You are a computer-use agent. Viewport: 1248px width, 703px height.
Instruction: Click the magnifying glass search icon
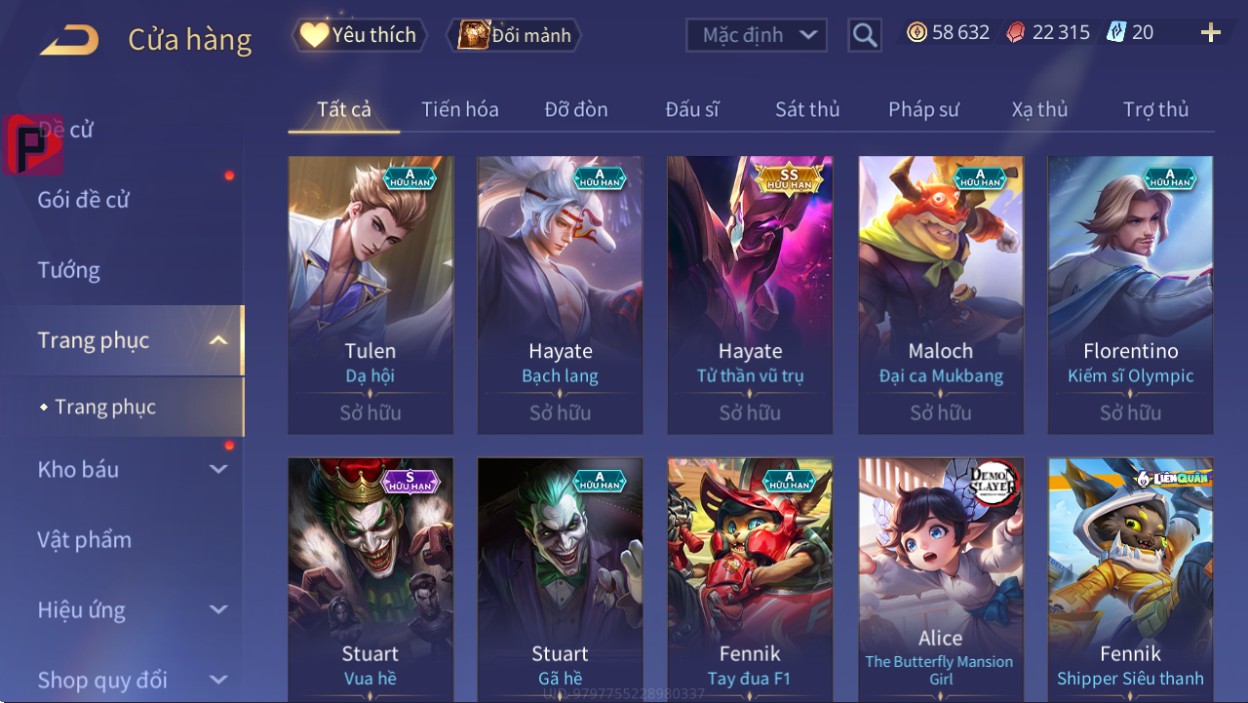point(864,36)
